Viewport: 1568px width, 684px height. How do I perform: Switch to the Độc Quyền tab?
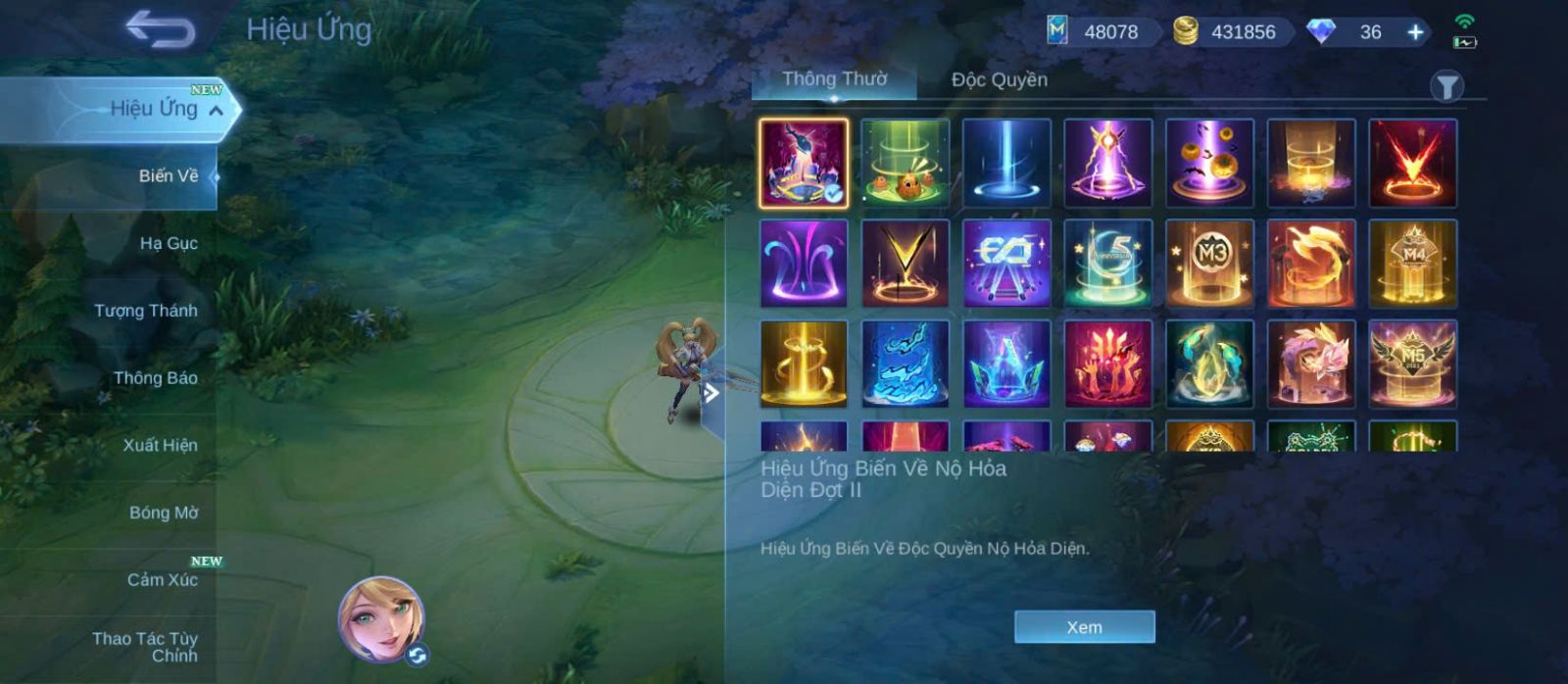pyautogui.click(x=999, y=79)
